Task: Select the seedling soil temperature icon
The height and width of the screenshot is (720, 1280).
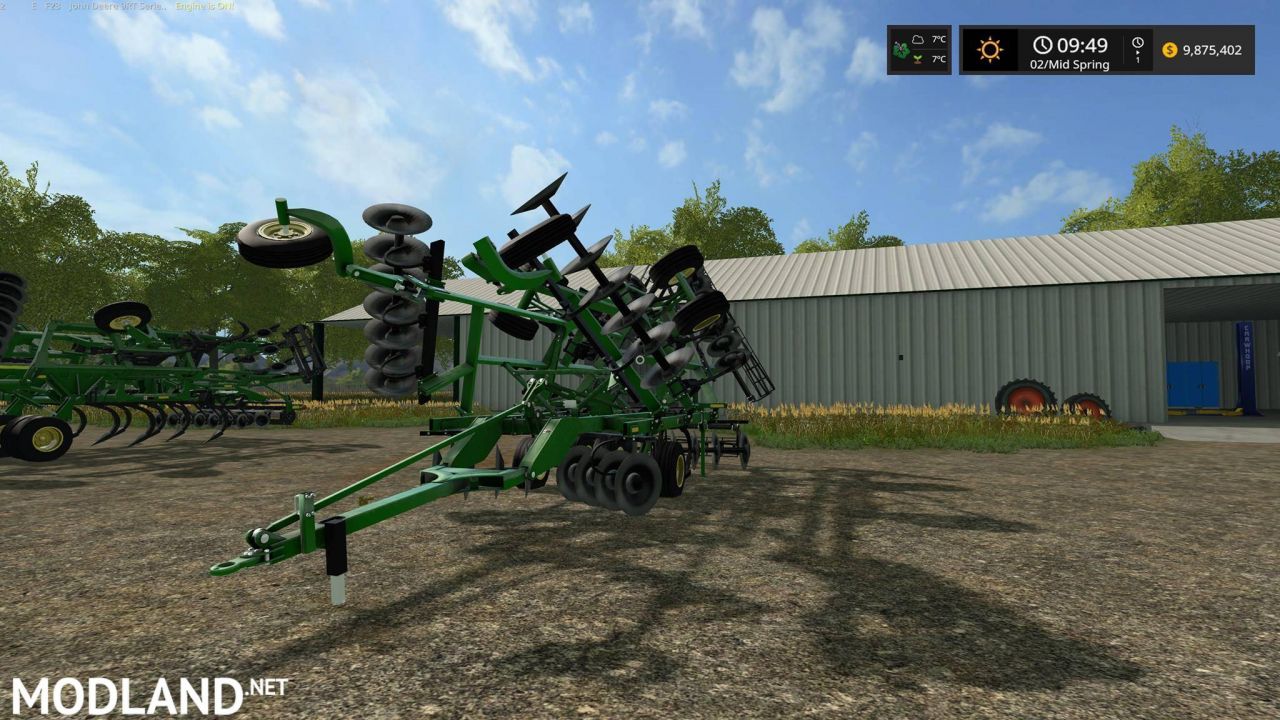Action: [918, 59]
